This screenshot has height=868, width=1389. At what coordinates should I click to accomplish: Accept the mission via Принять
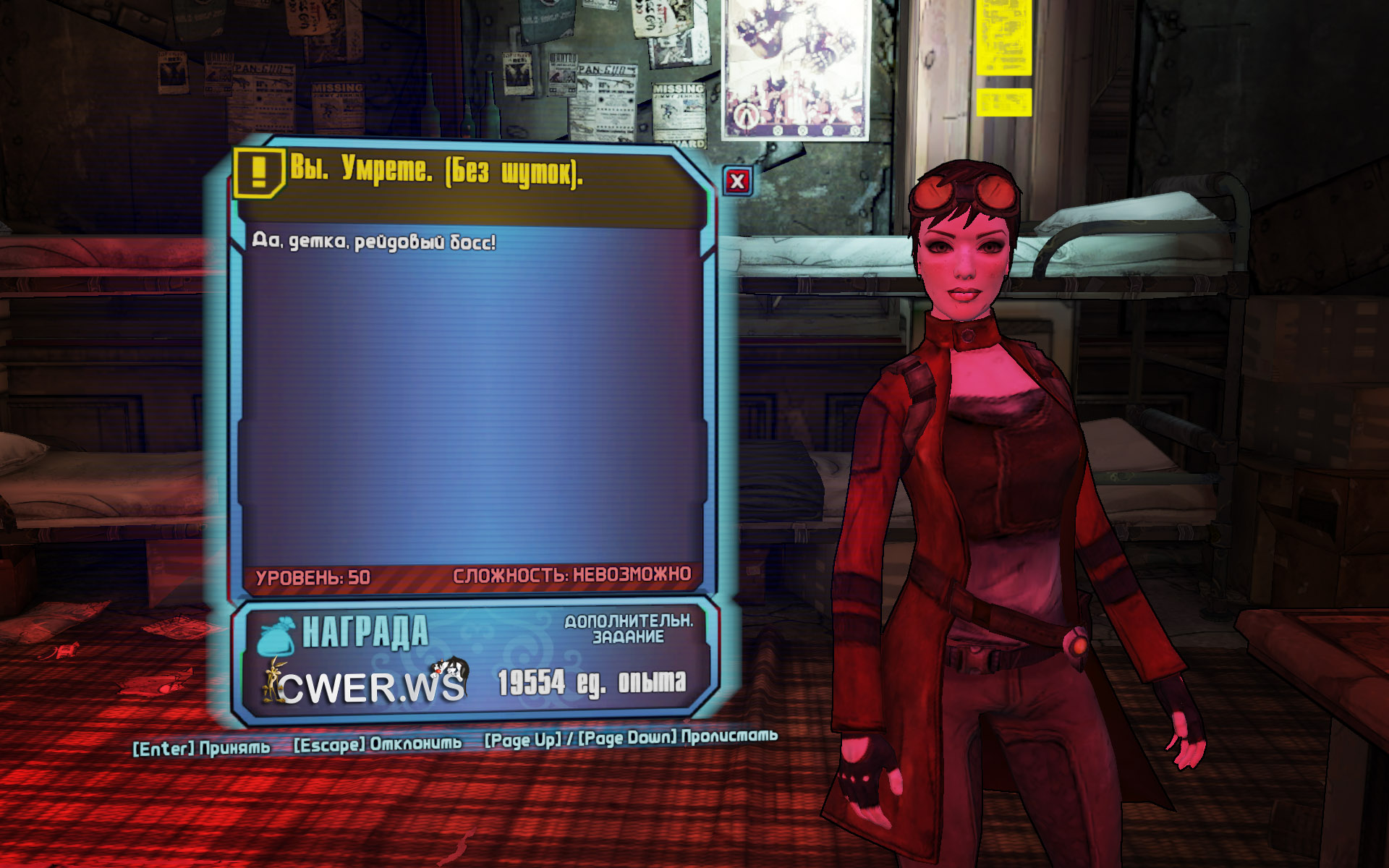click(202, 748)
